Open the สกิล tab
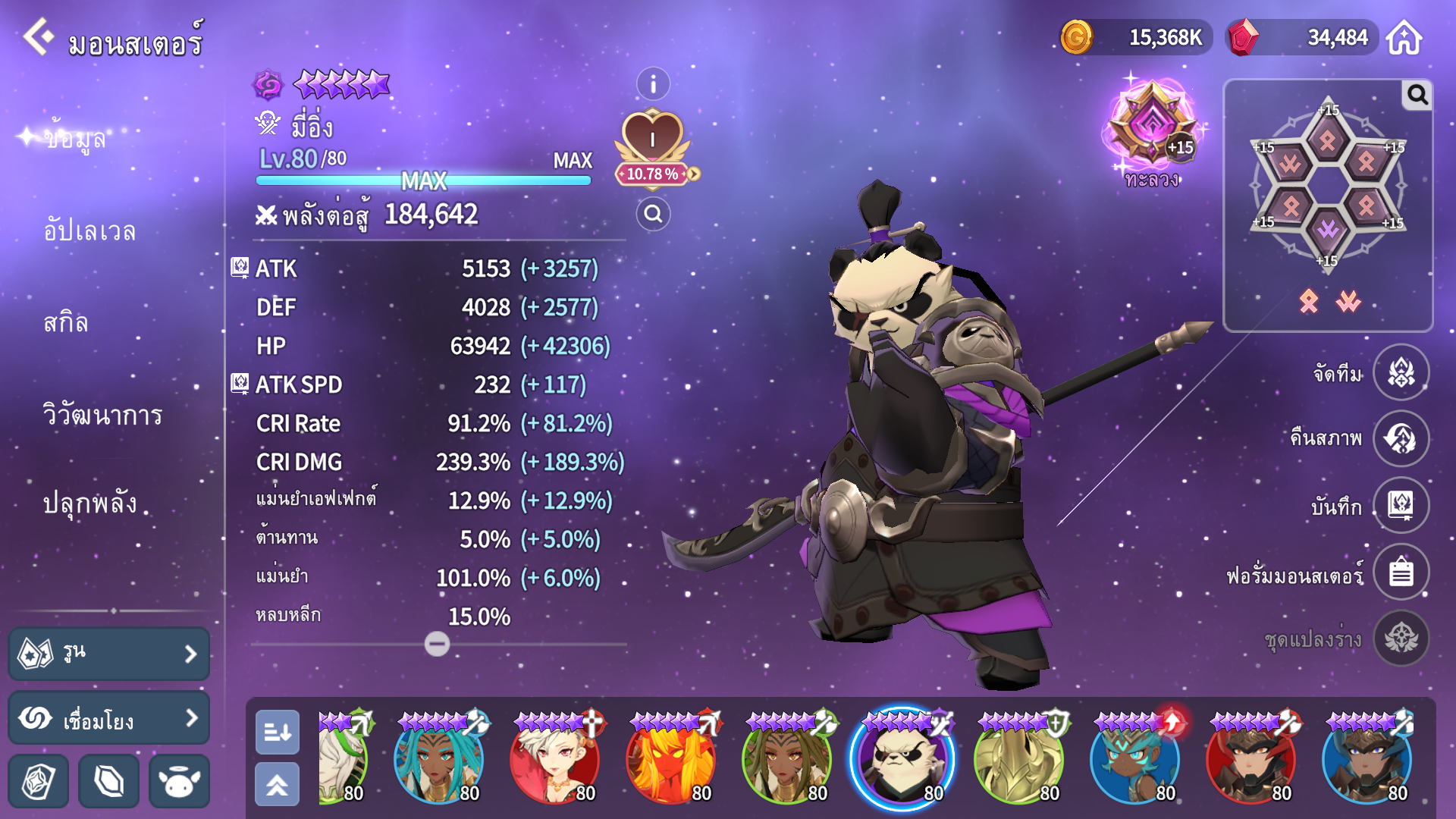The image size is (1456, 819). [x=66, y=323]
